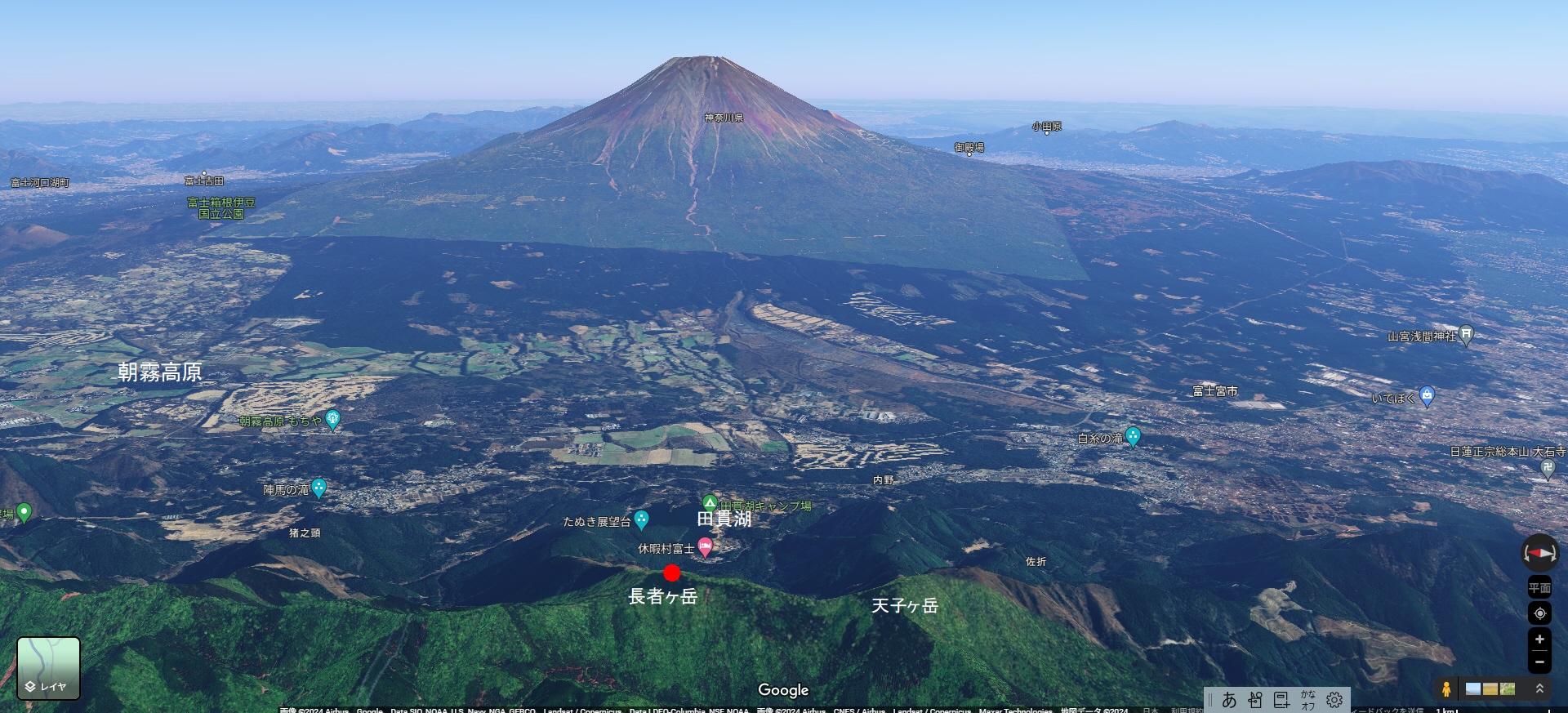
Task: Click the 大石寺 temple marker
Action: pos(1548,469)
